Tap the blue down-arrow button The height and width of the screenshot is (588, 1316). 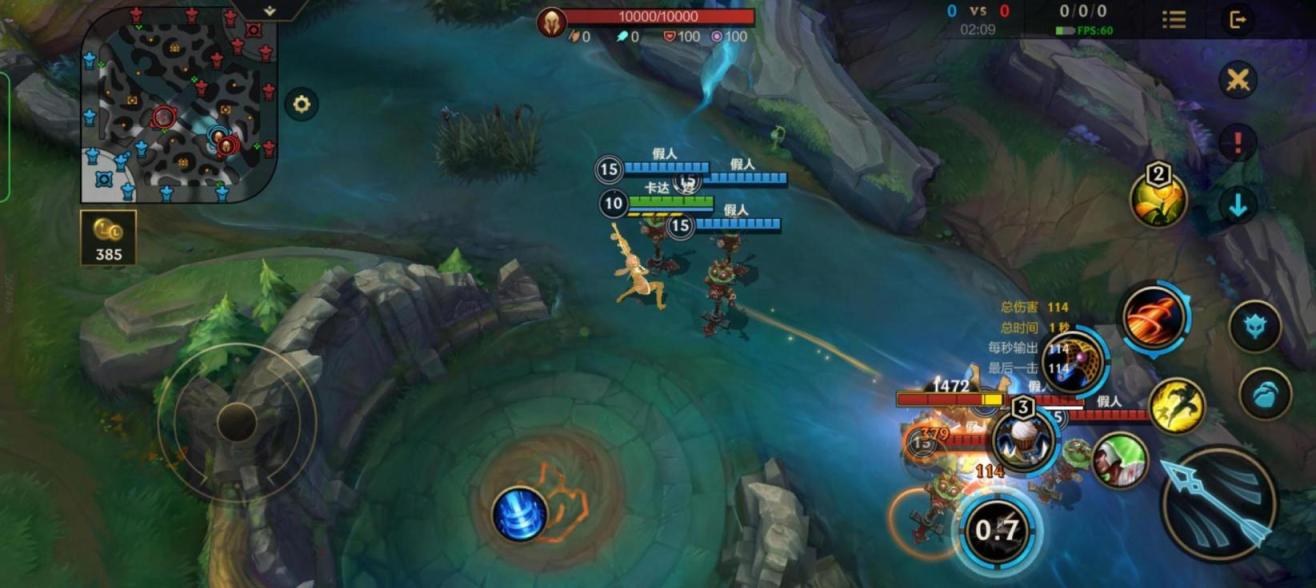point(1238,205)
